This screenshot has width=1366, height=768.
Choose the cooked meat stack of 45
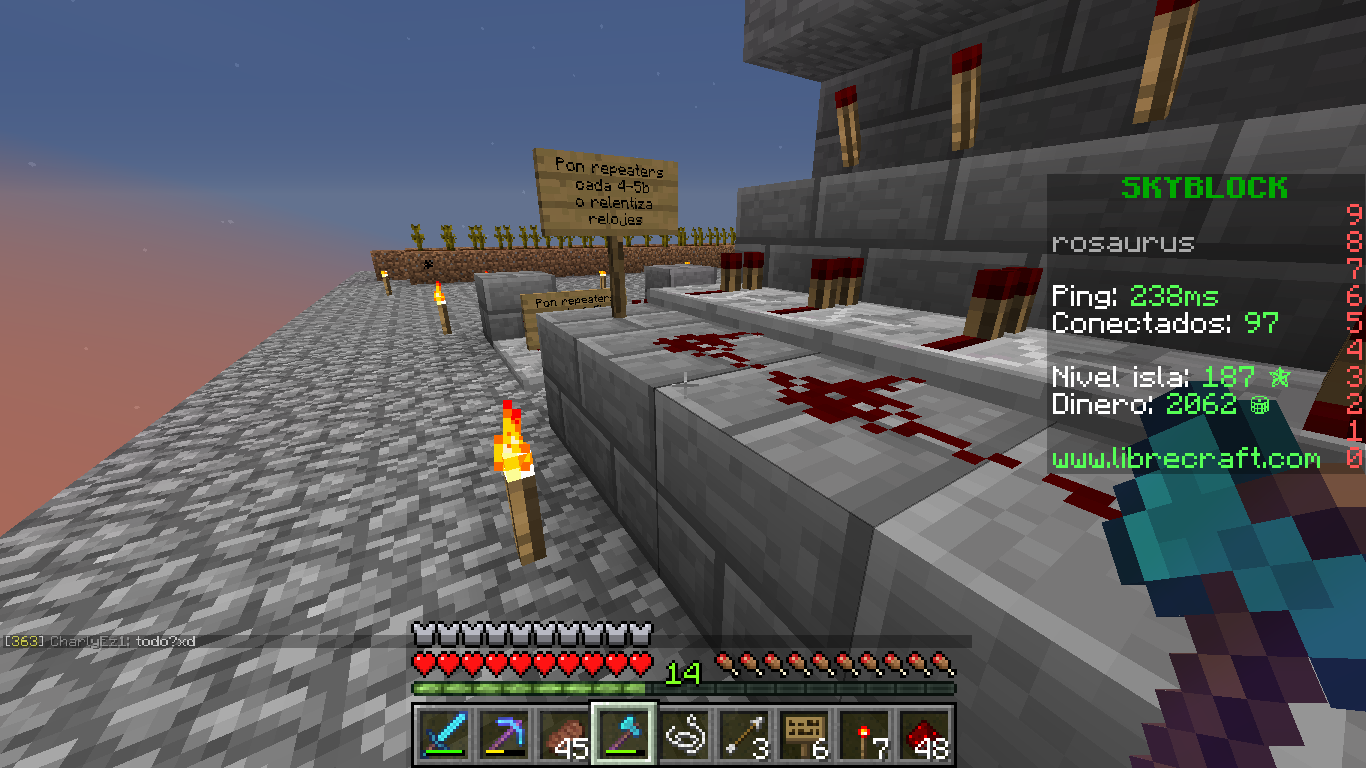point(564,735)
